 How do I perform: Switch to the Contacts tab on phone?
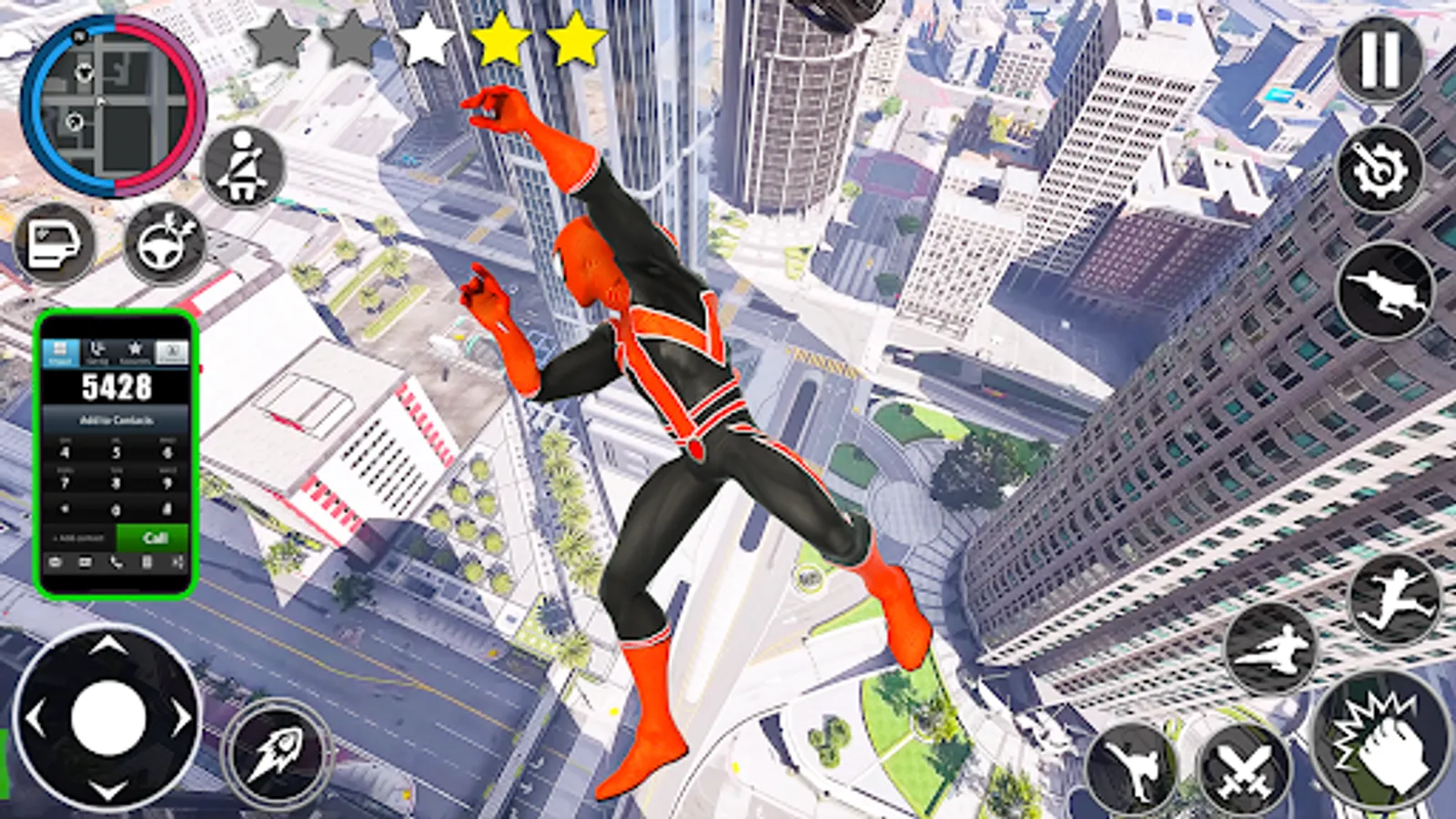click(174, 350)
